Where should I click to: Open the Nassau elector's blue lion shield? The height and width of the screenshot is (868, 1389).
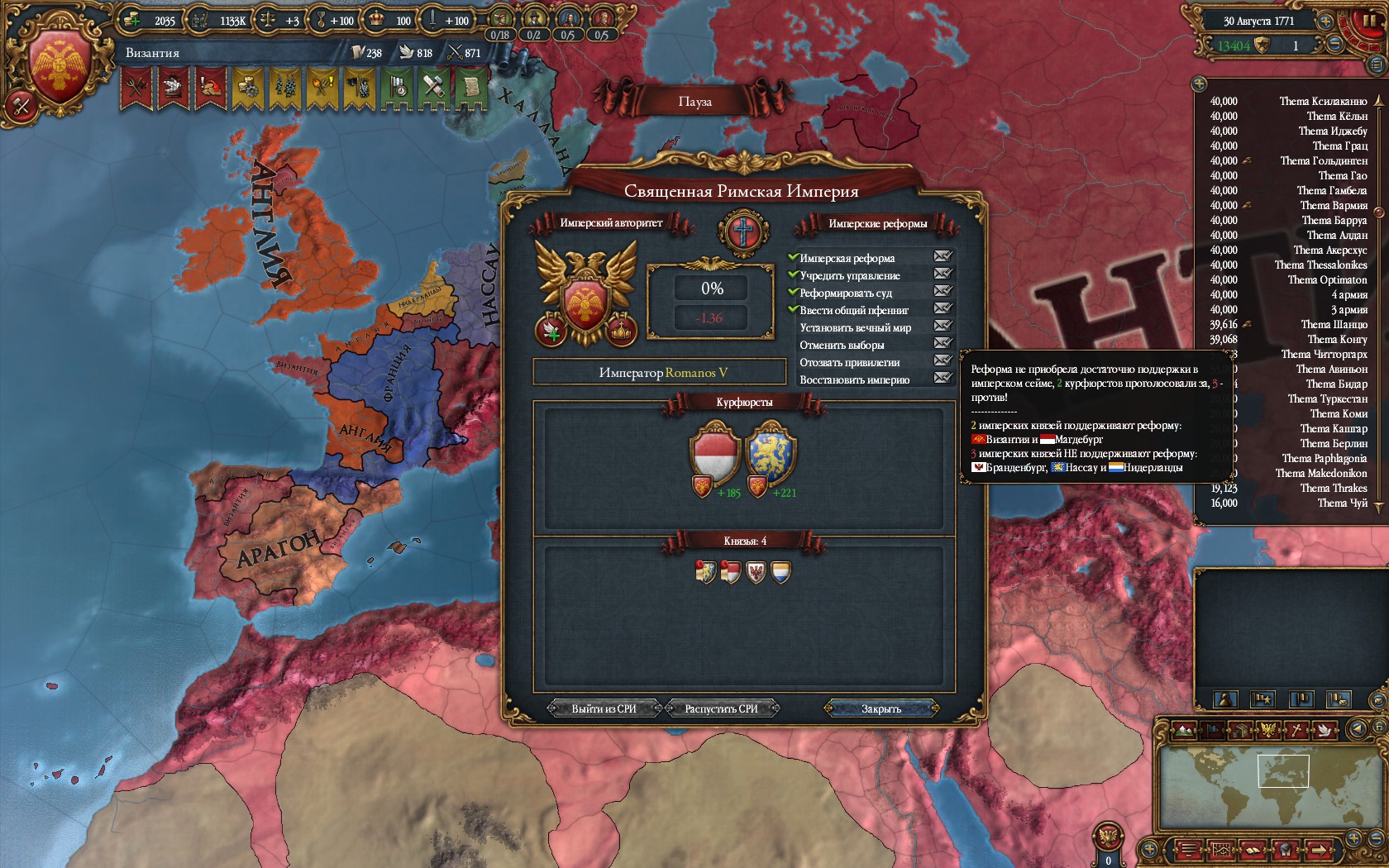pos(770,452)
